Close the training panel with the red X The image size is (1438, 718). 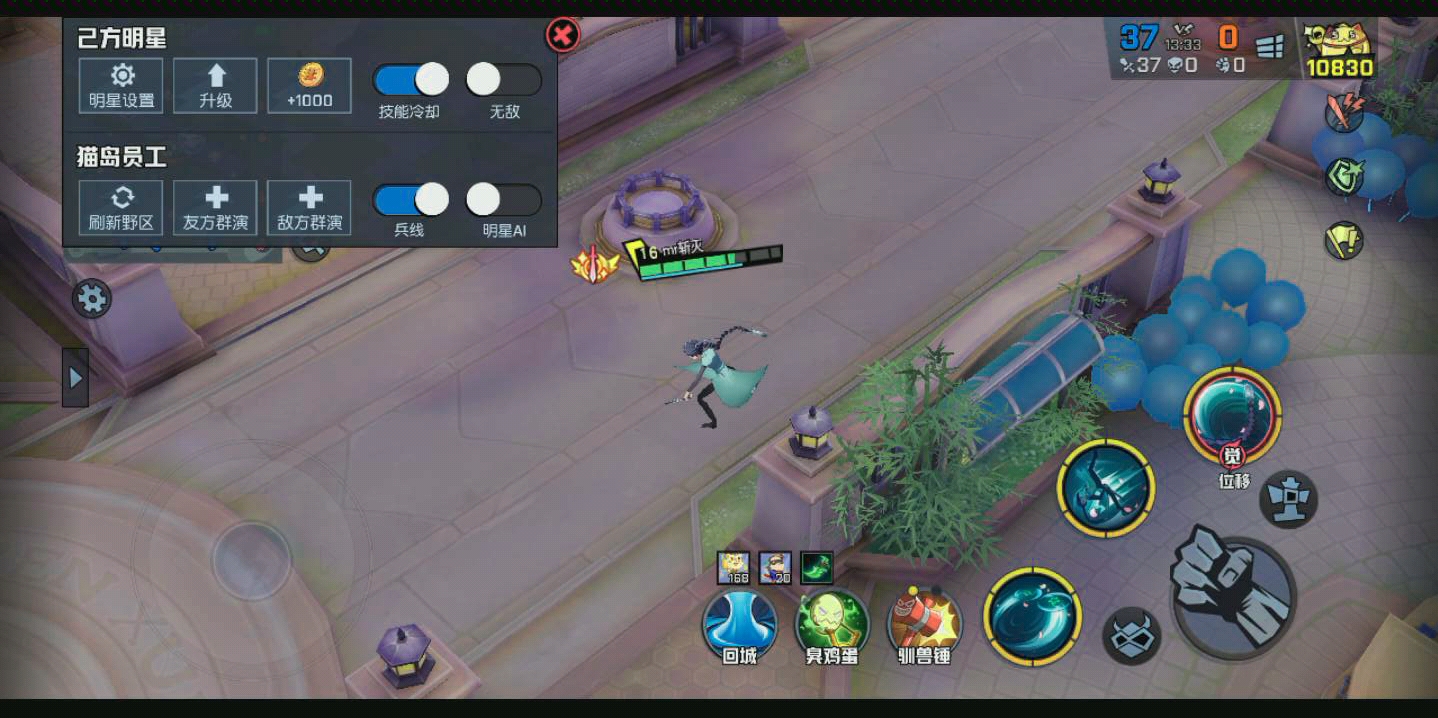click(x=563, y=36)
